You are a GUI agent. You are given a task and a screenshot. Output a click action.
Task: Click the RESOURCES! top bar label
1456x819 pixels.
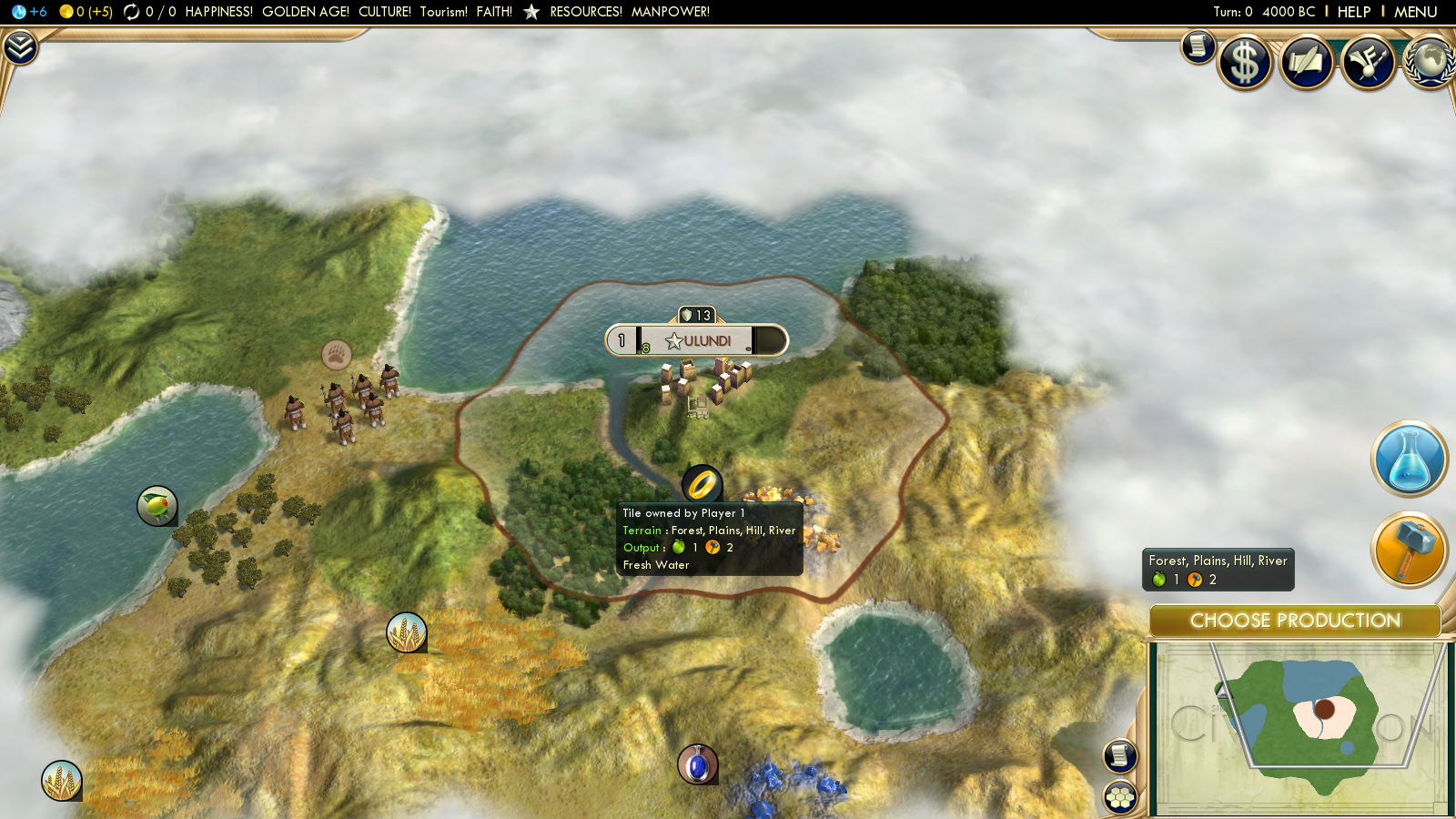click(586, 12)
